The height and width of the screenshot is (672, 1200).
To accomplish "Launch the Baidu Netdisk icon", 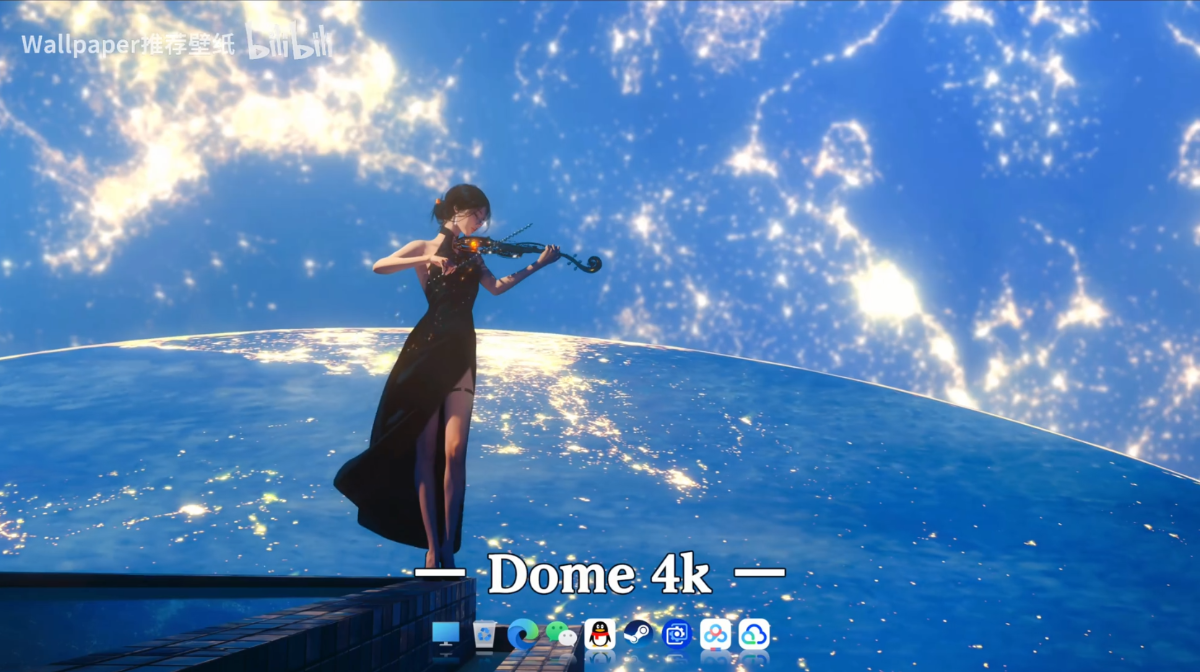I will point(715,634).
